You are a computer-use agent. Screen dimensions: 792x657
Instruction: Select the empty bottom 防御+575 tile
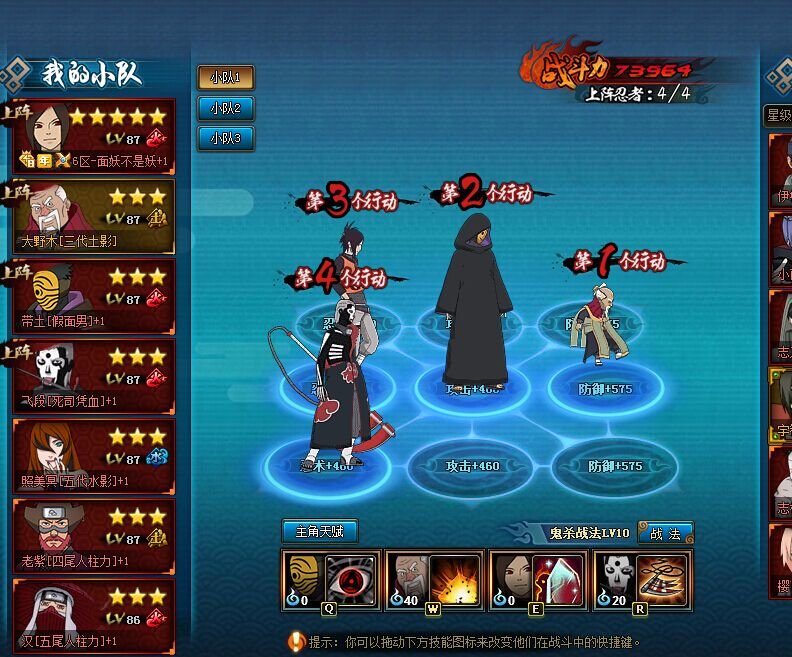(x=612, y=466)
